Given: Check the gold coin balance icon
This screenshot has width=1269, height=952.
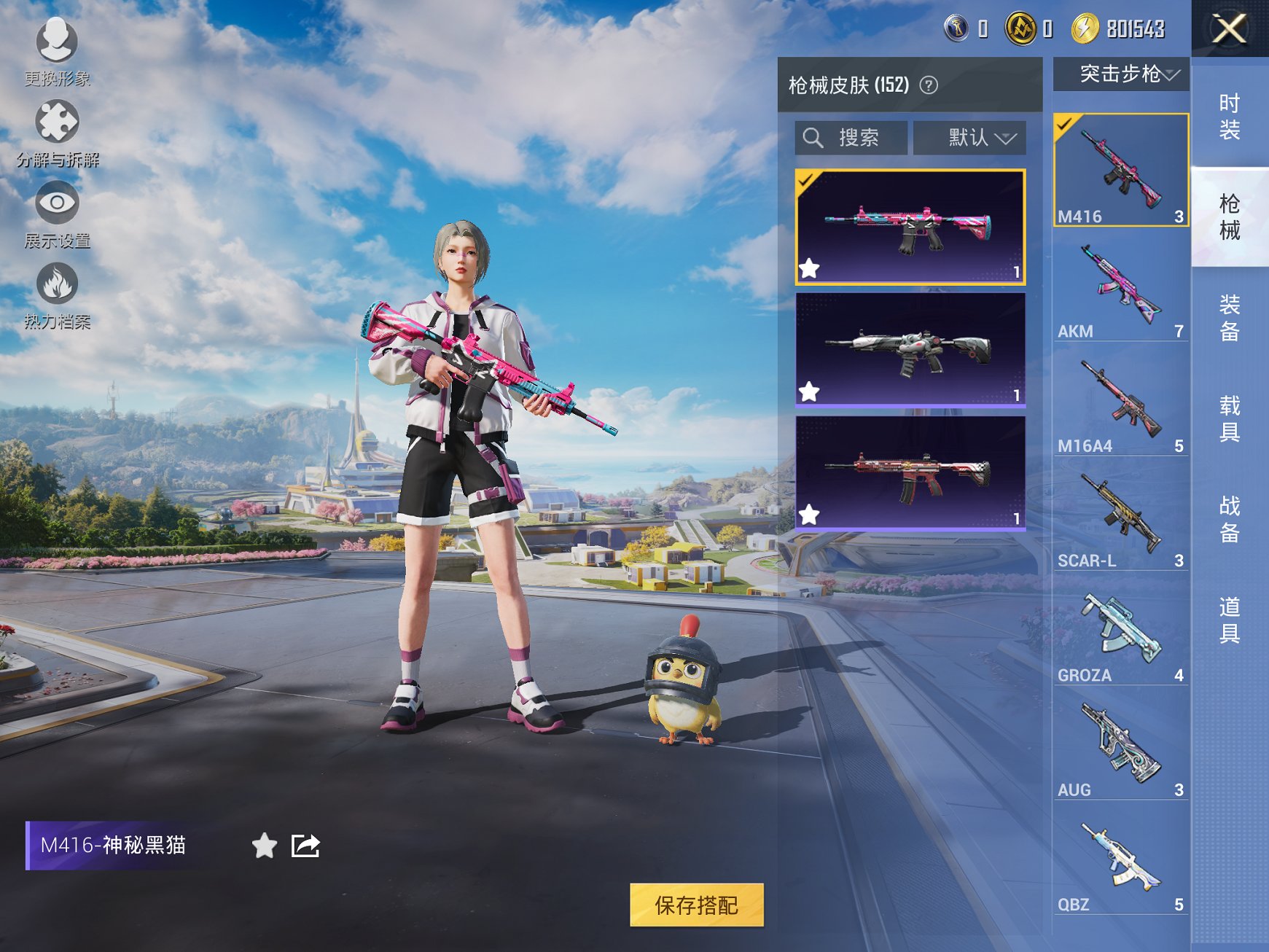Looking at the screenshot, I should [x=1084, y=29].
